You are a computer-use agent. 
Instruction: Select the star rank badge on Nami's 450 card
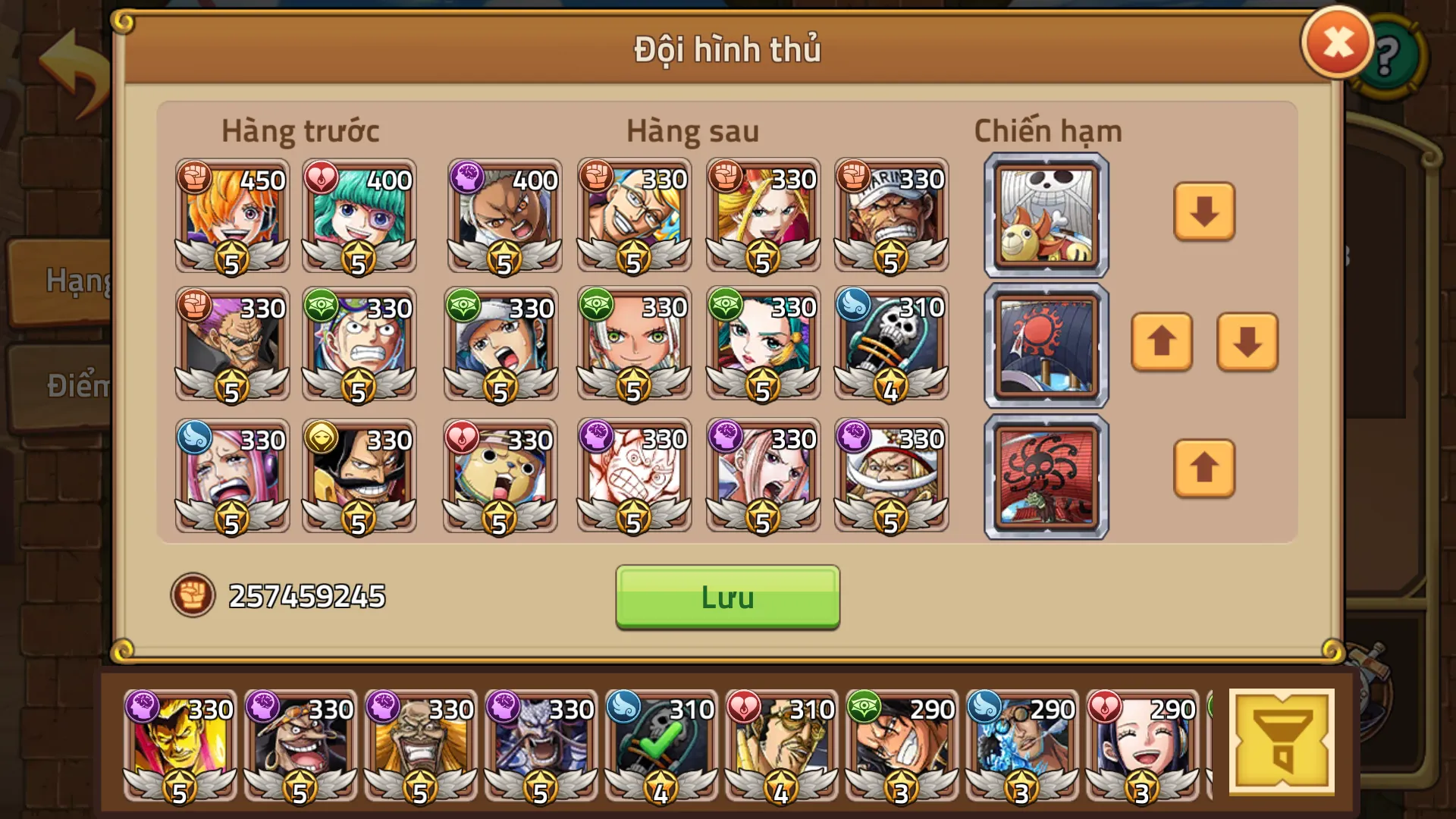[x=231, y=256]
